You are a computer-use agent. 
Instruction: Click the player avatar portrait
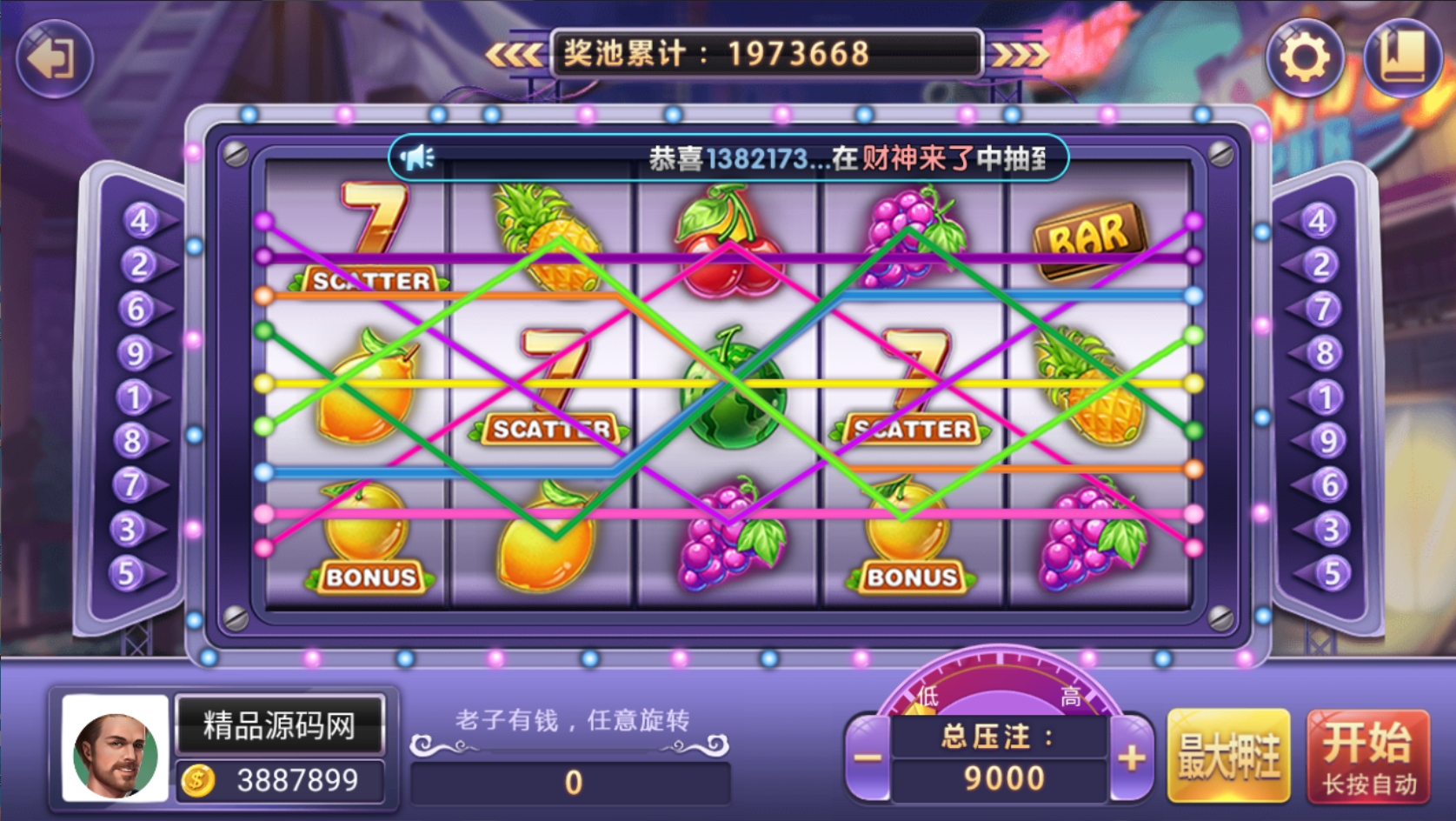click(115, 748)
